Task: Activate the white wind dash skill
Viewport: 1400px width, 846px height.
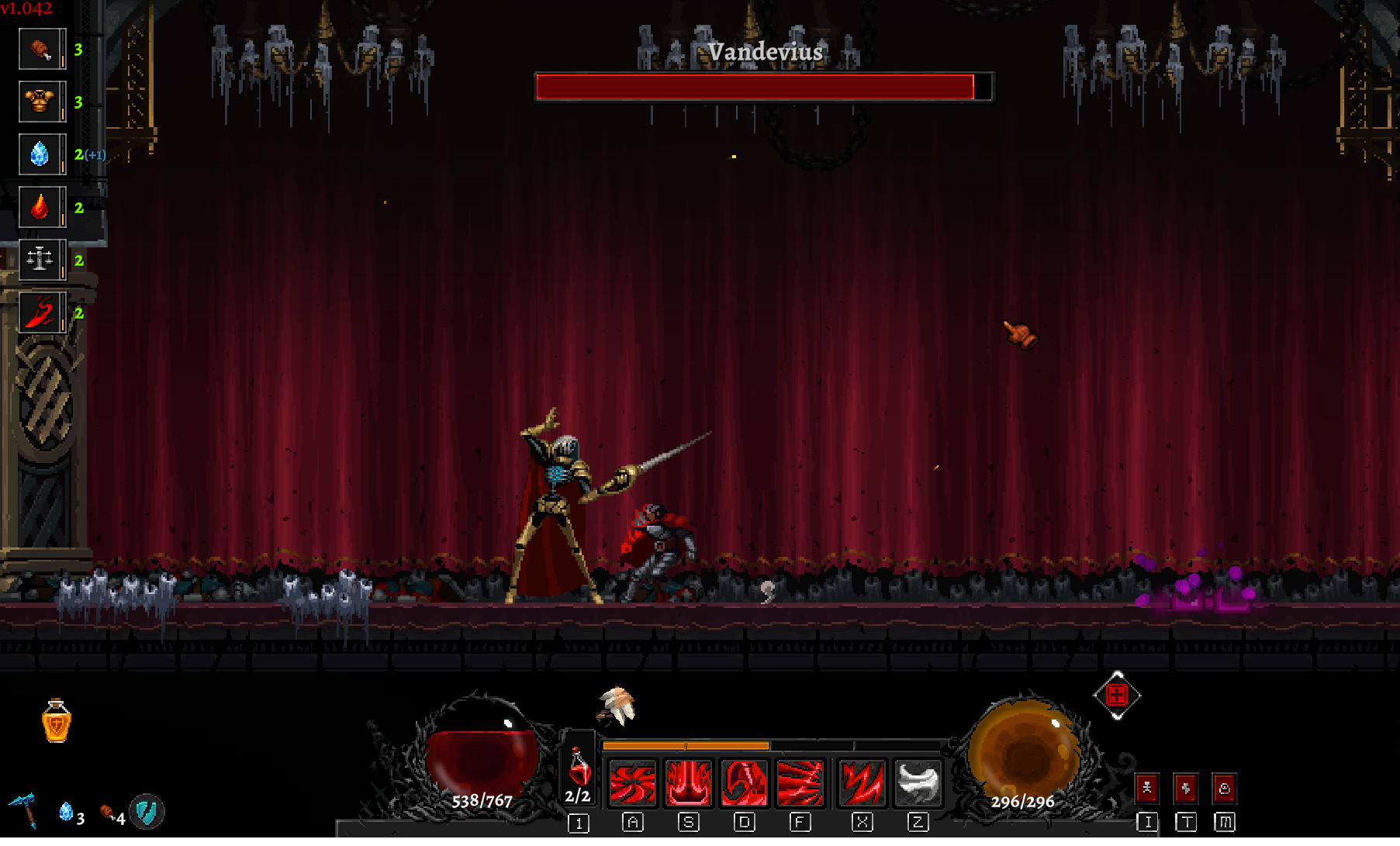Action: [x=918, y=782]
